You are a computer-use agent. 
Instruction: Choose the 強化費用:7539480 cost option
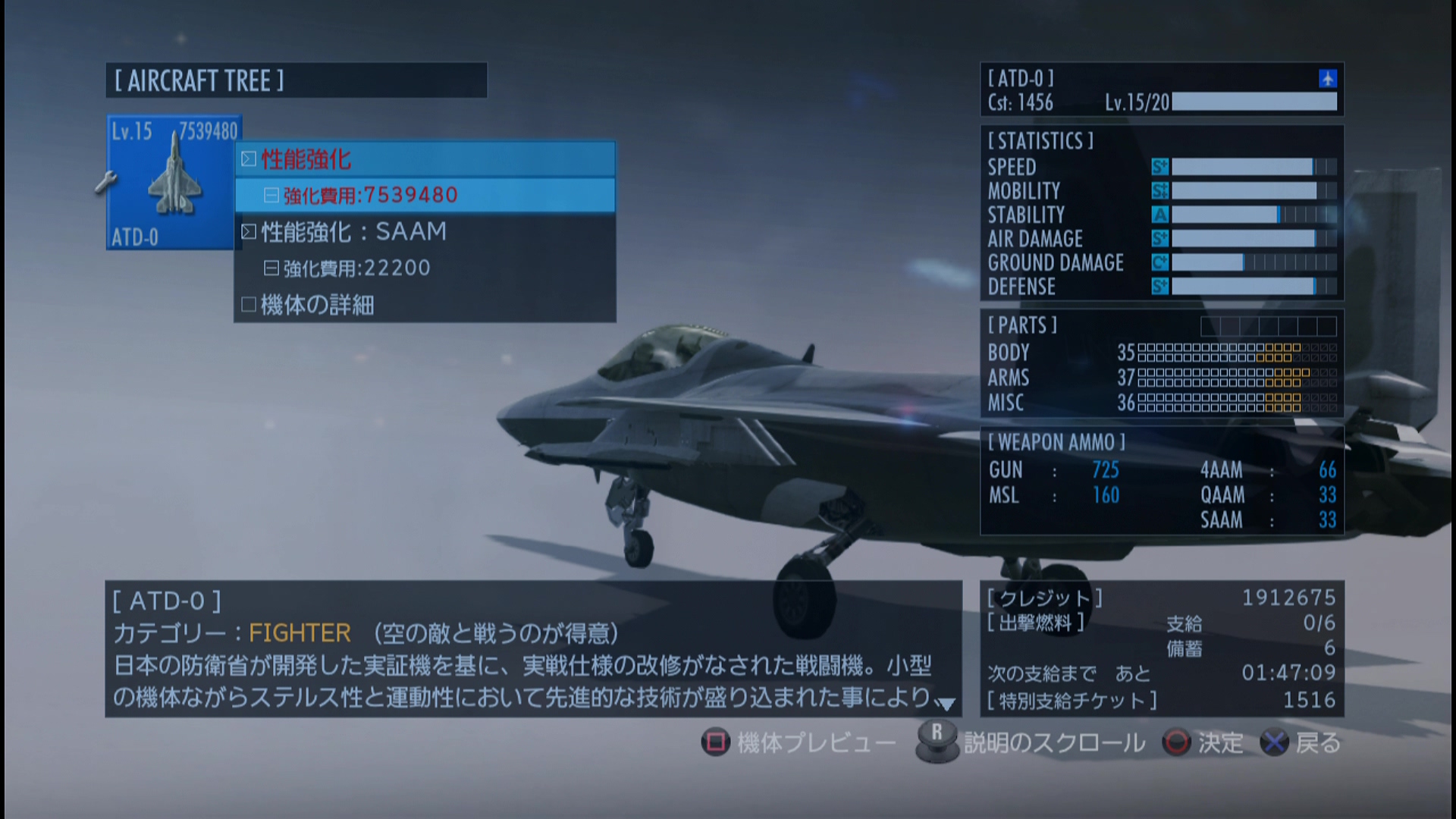tap(425, 196)
